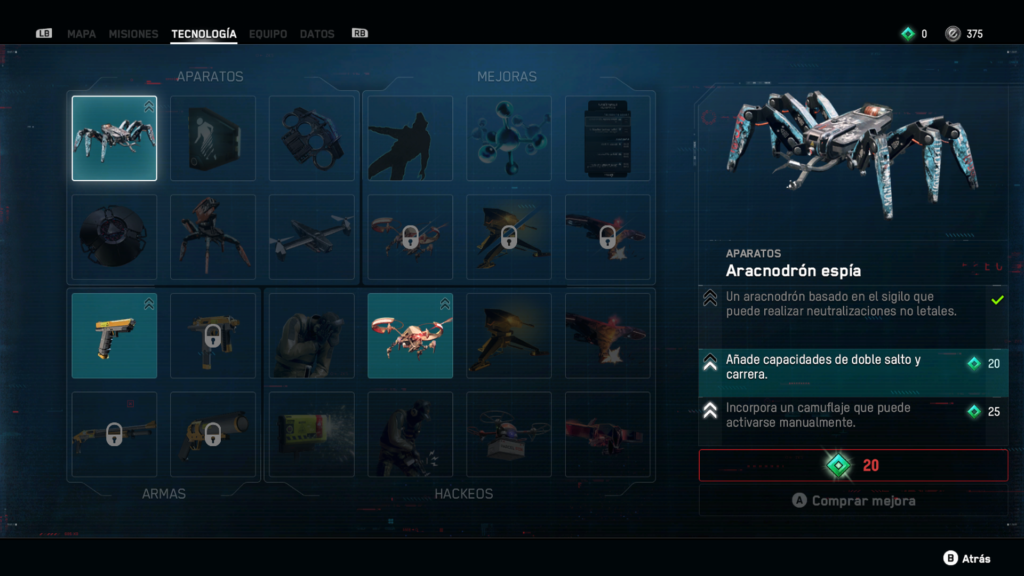Select the running silhouette upgrade tile
The height and width of the screenshot is (576, 1024).
pos(410,138)
